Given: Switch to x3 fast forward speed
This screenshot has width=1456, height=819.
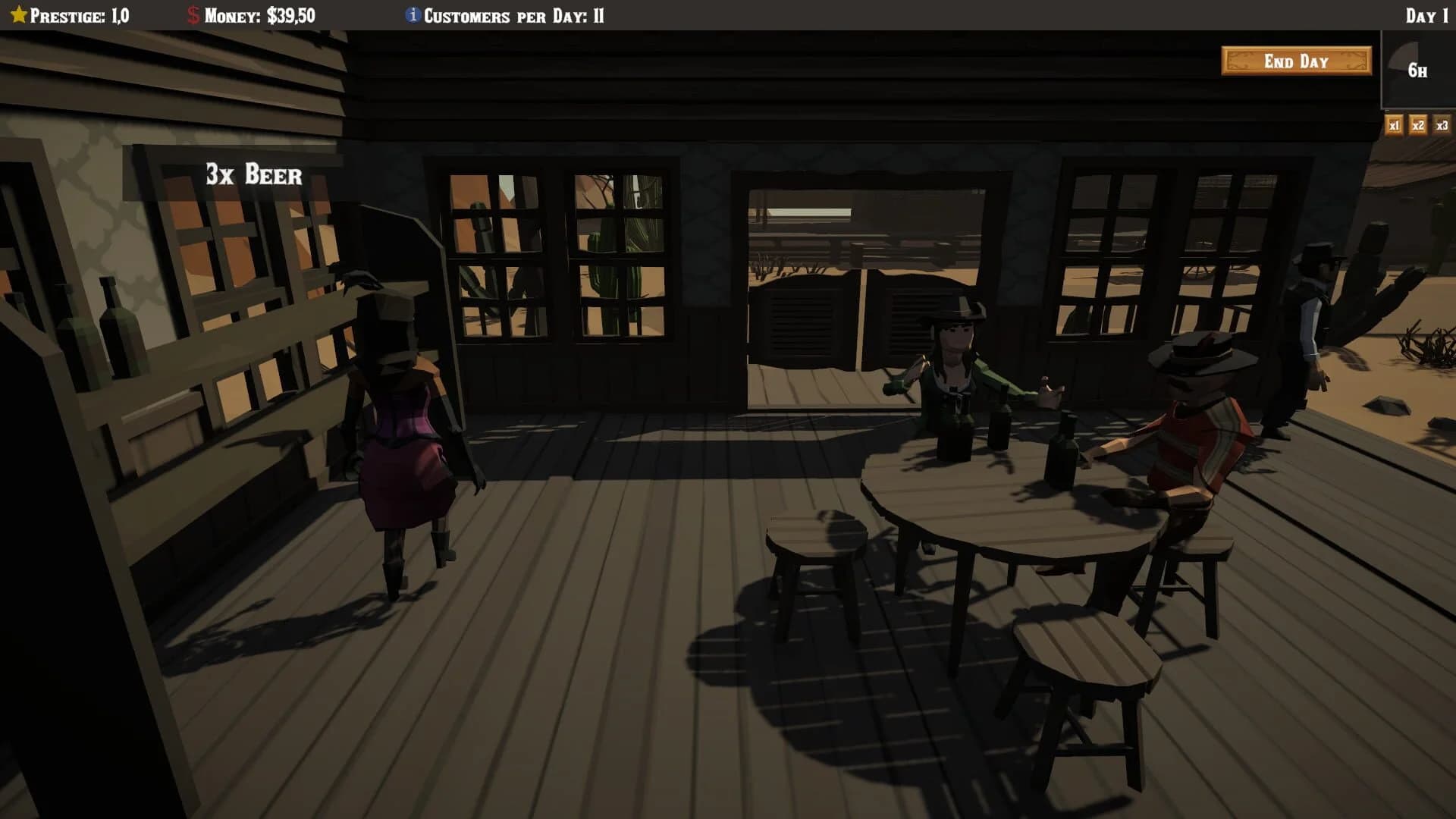Looking at the screenshot, I should [1441, 125].
